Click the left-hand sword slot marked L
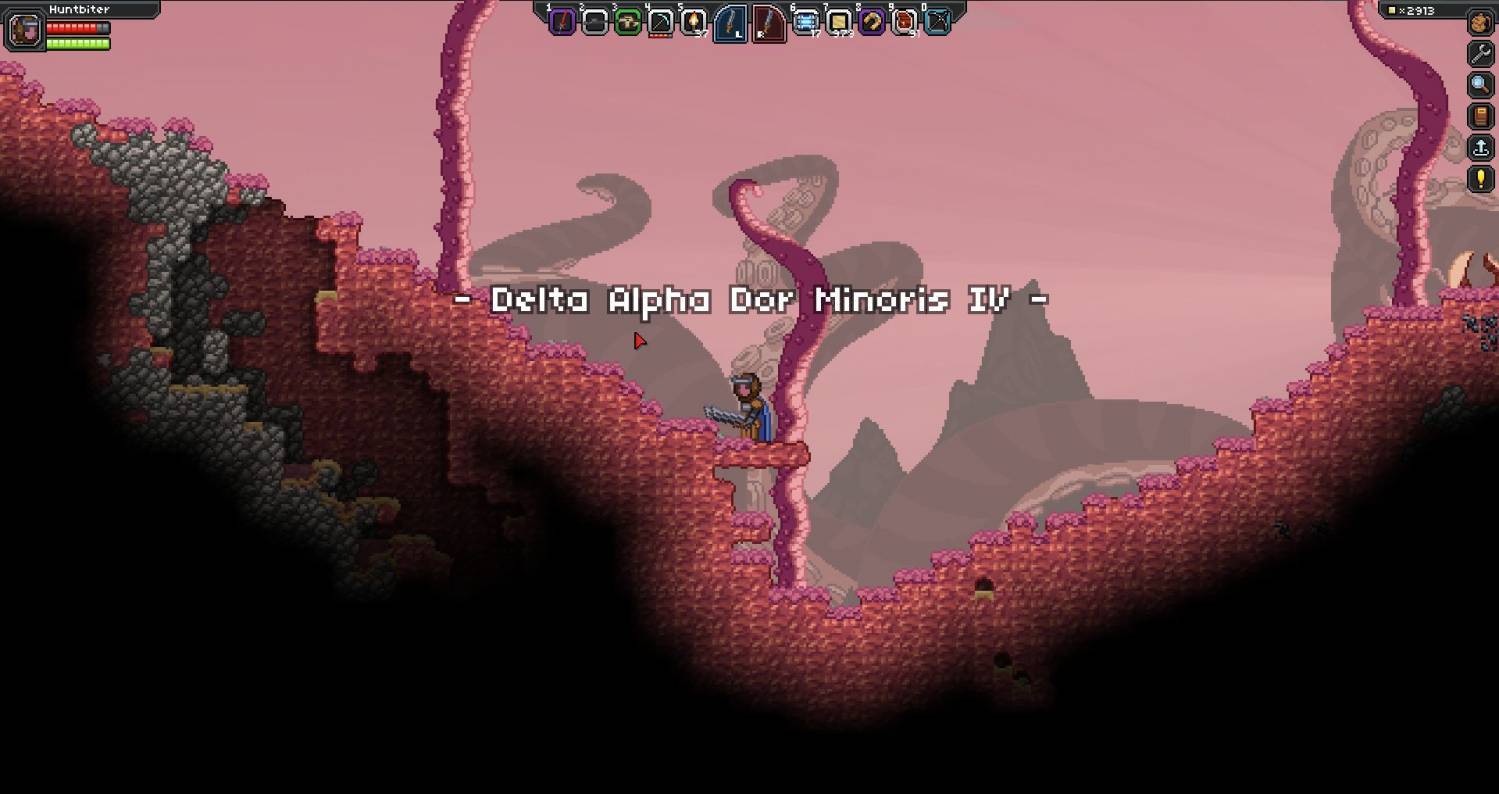 coord(730,22)
